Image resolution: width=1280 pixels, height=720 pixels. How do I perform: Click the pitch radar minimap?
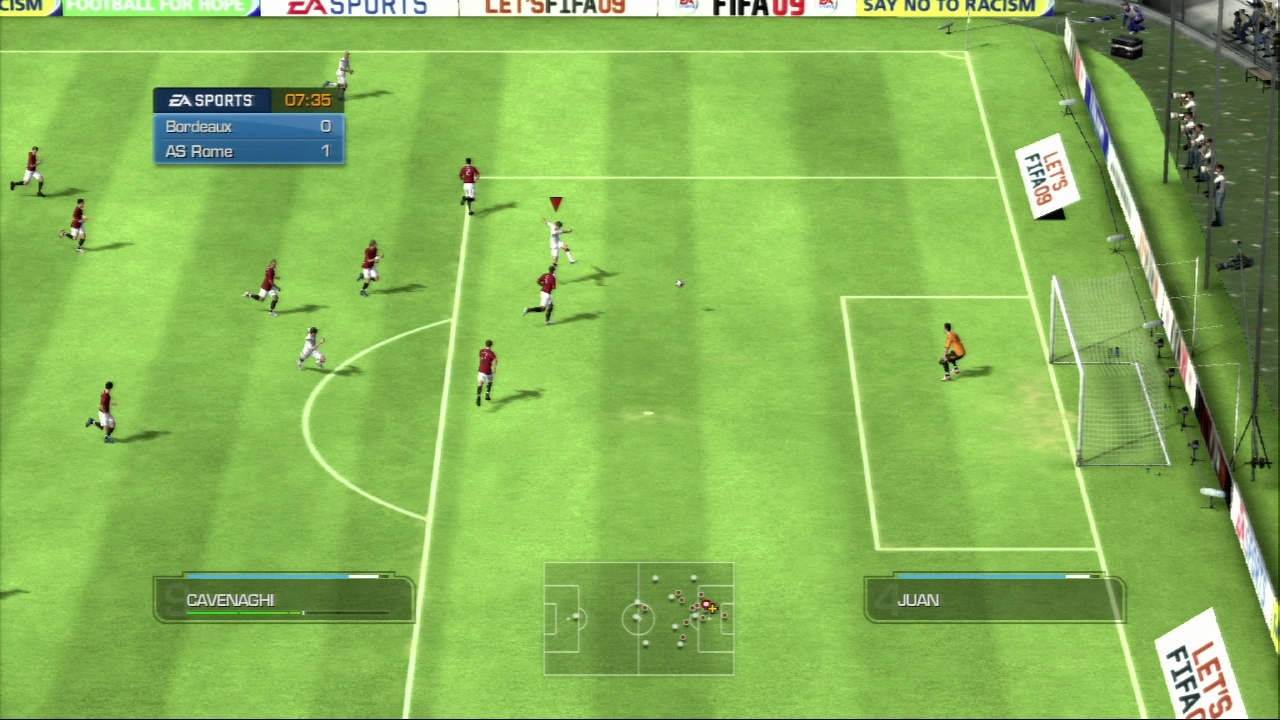[x=639, y=619]
